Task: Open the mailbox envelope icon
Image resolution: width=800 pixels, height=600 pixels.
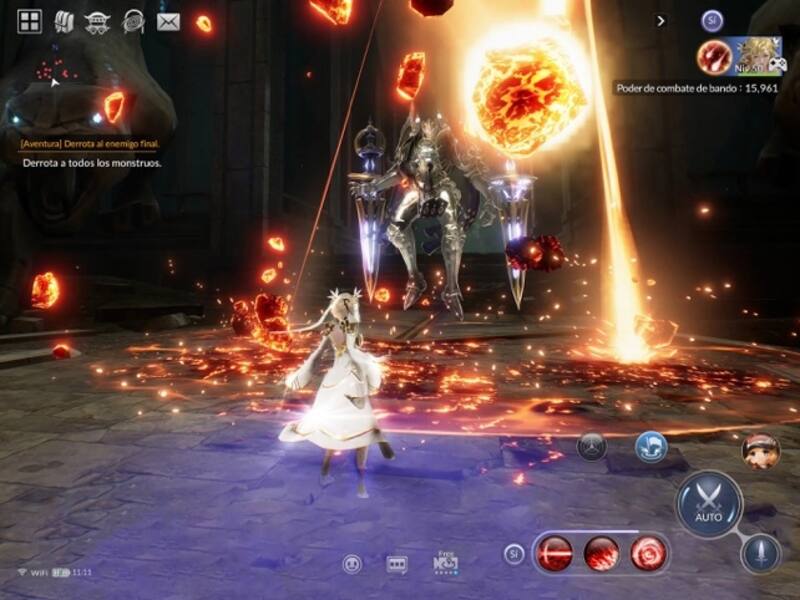Action: 168,21
